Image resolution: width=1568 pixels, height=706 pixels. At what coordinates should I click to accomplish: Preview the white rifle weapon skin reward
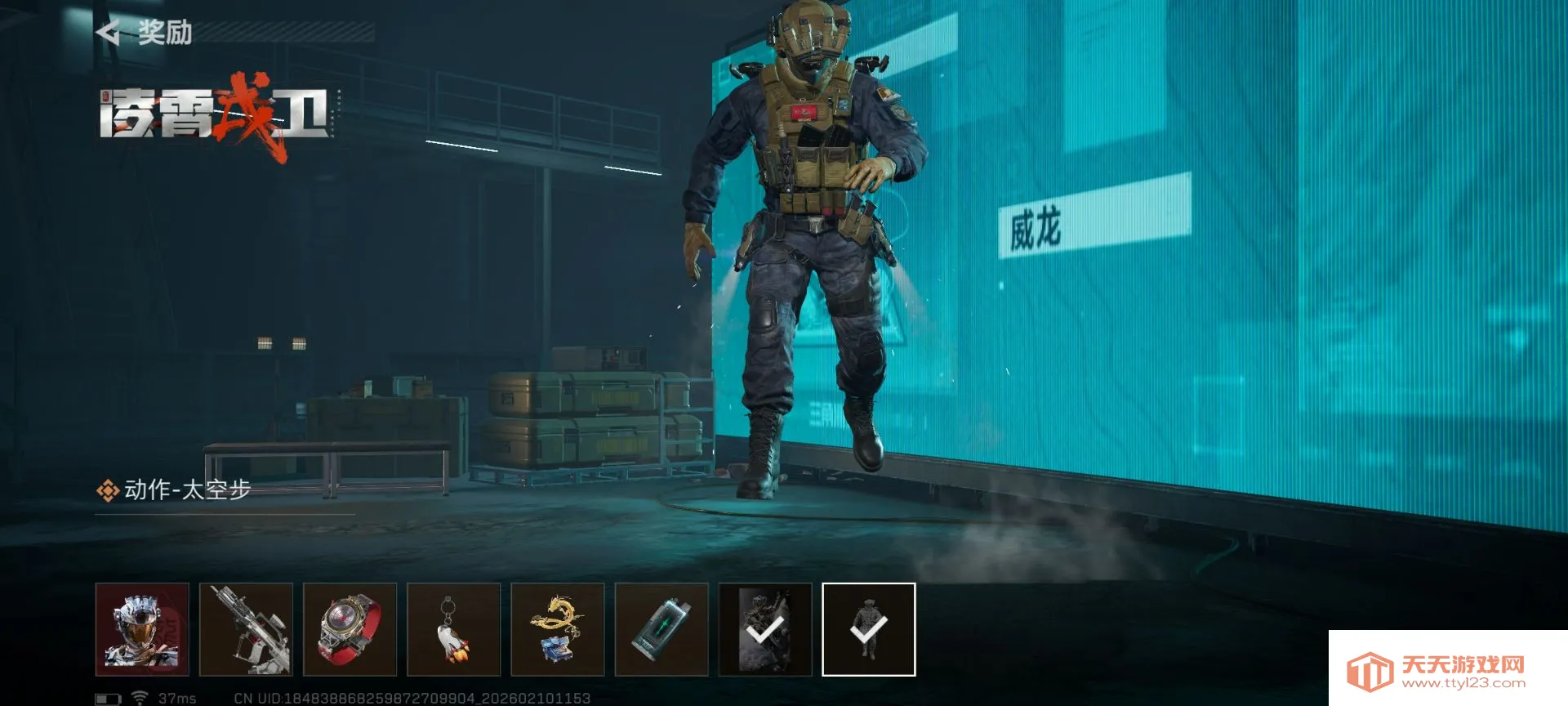point(246,629)
